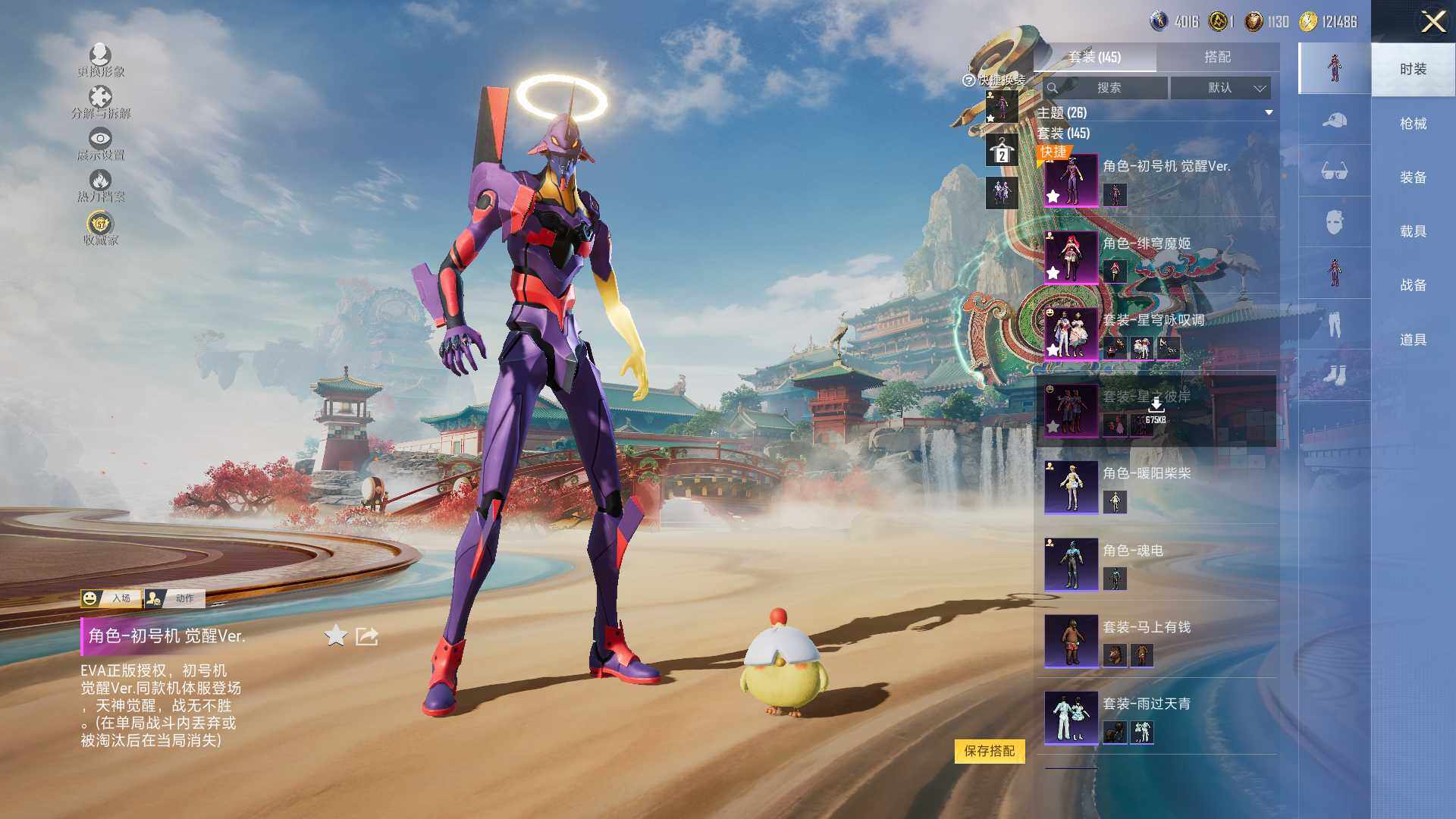Go to the 装备 equipment category
Viewport: 1456px width, 819px height.
pos(1413,177)
